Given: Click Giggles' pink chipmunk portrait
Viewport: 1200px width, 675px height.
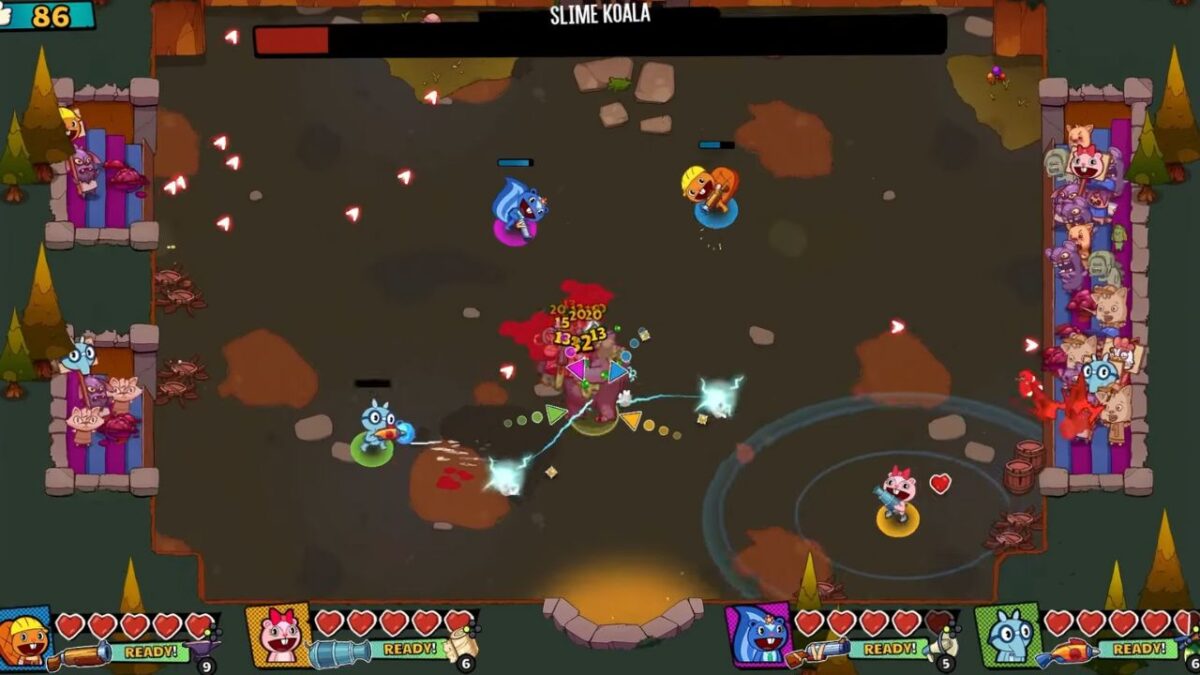Looking at the screenshot, I should (x=280, y=636).
